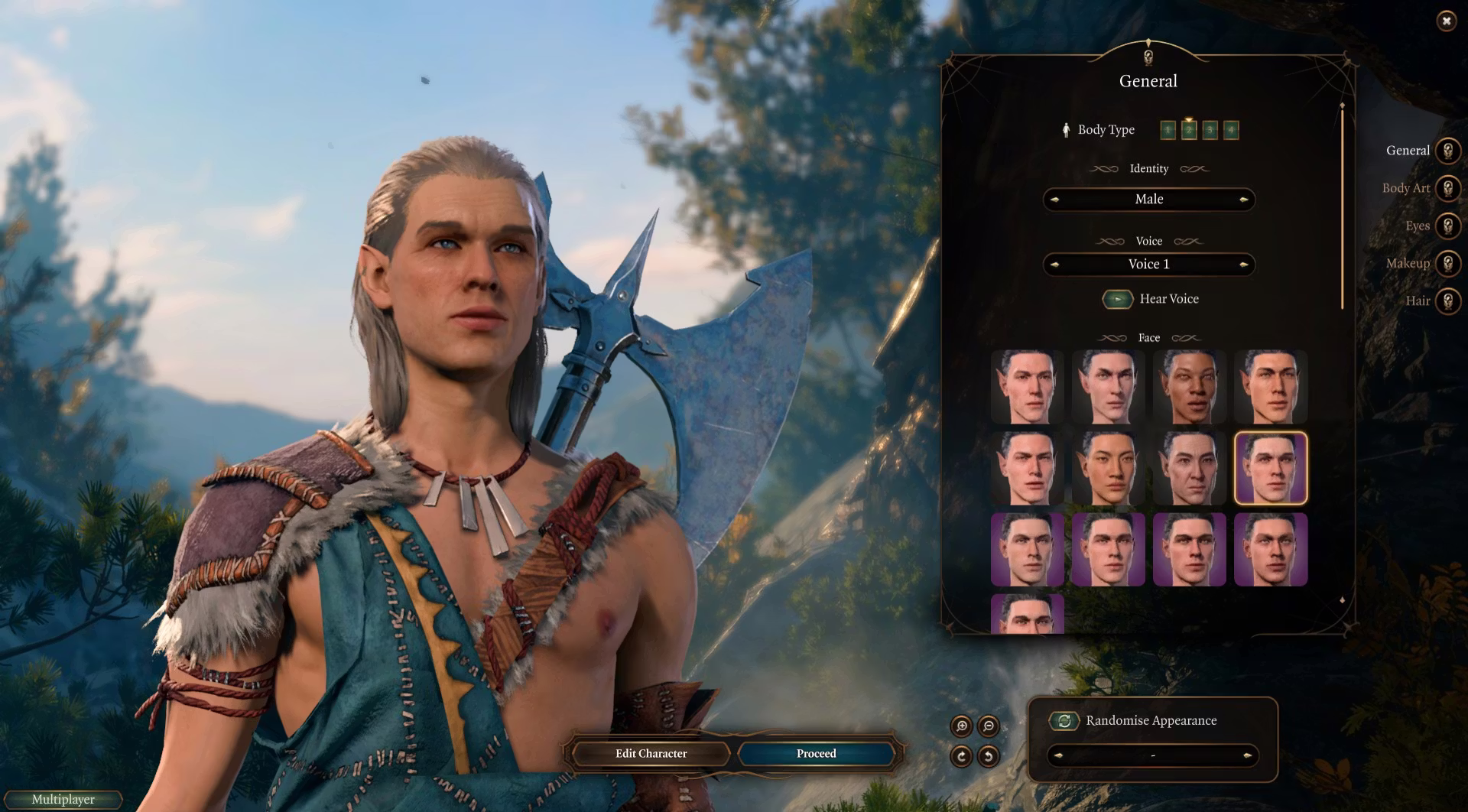Screen dimensions: 1468x812
Task: Go to the Hair tab
Action: [x=1447, y=300]
